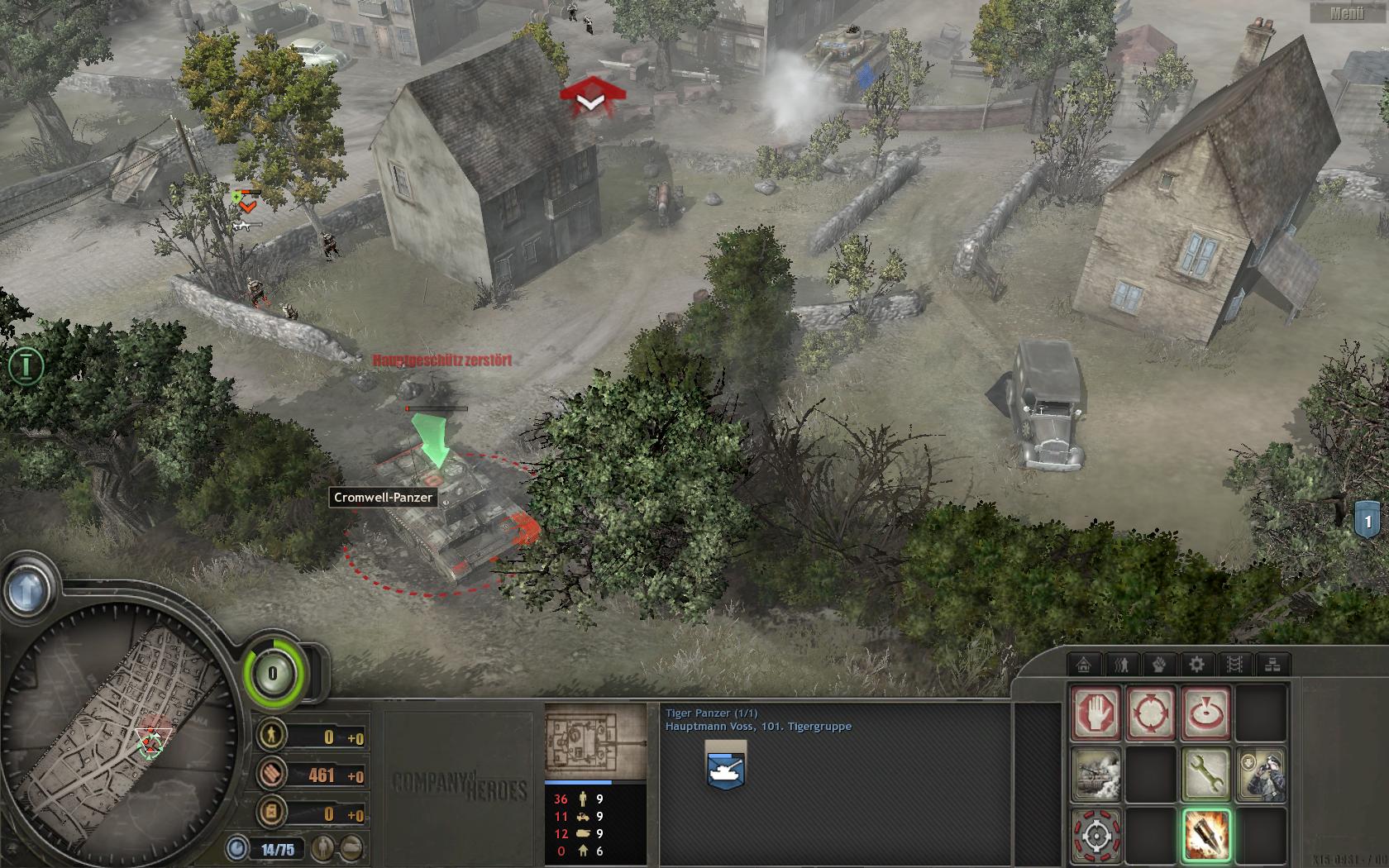Use the tank smoke screen ability
The width and height of the screenshot is (1389, 868).
pyautogui.click(x=1096, y=774)
